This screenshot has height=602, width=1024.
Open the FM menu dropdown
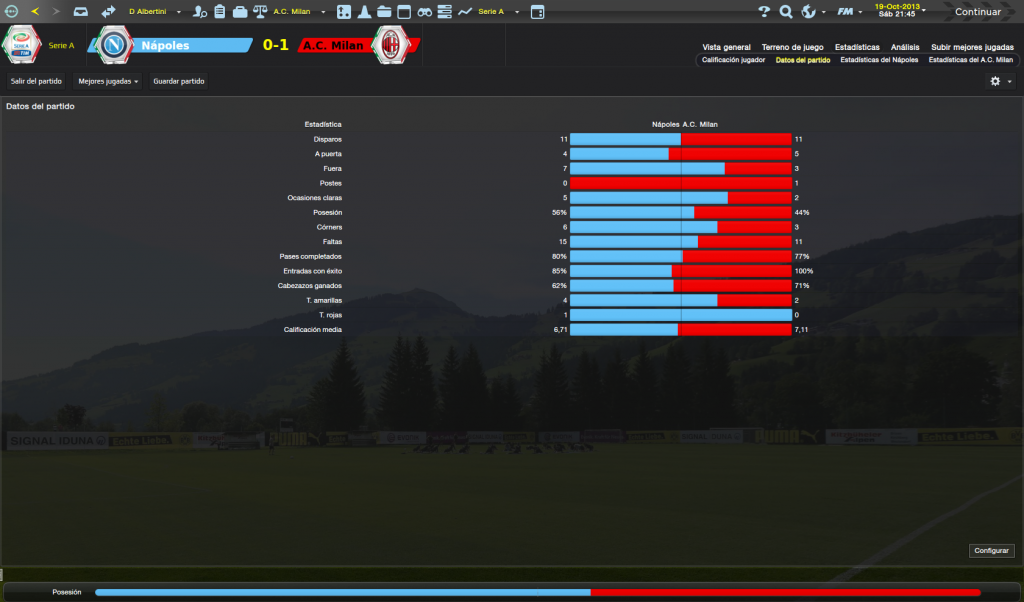pyautogui.click(x=850, y=12)
